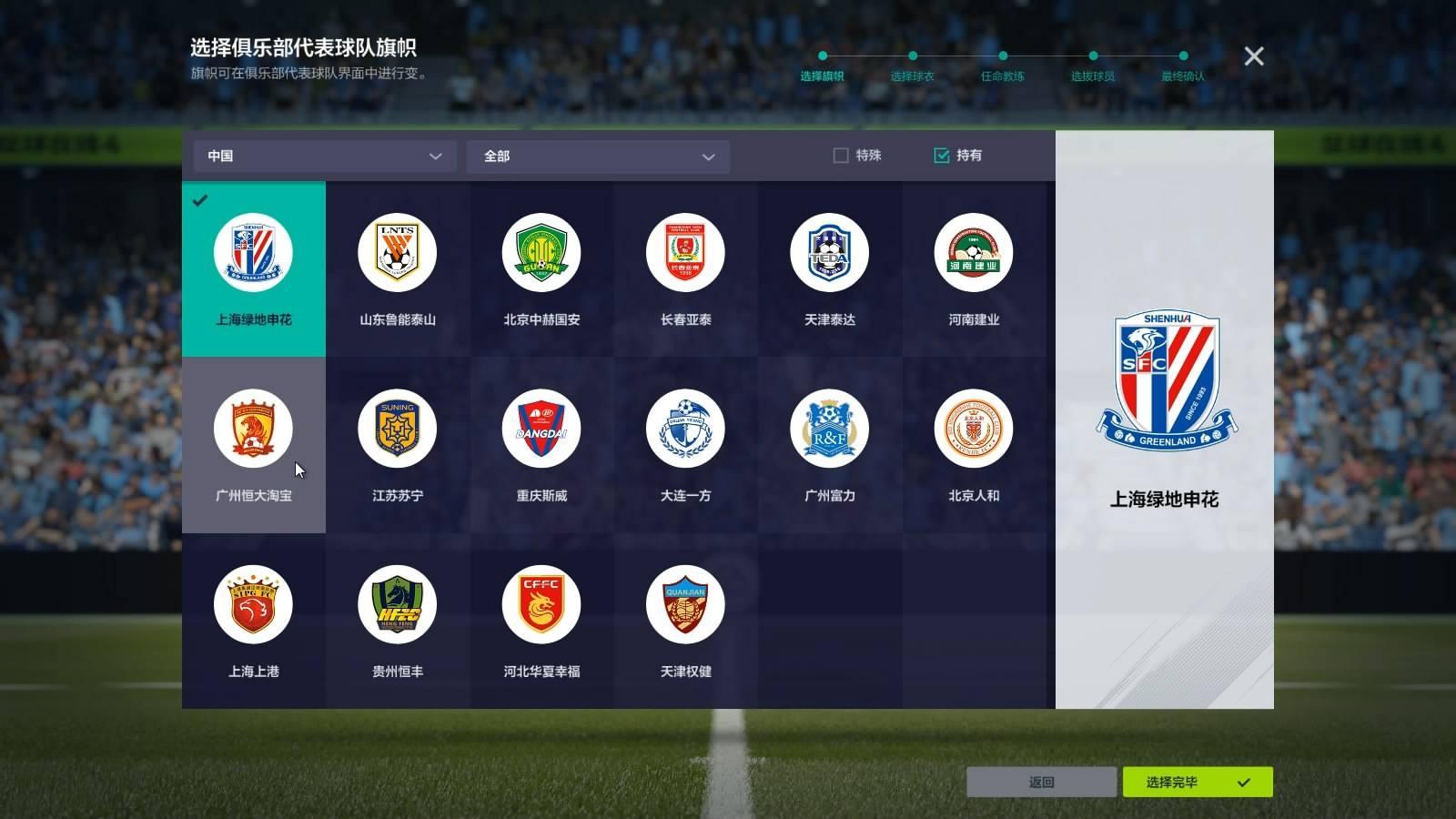Select the 重庆斯威 club badge

tap(540, 428)
